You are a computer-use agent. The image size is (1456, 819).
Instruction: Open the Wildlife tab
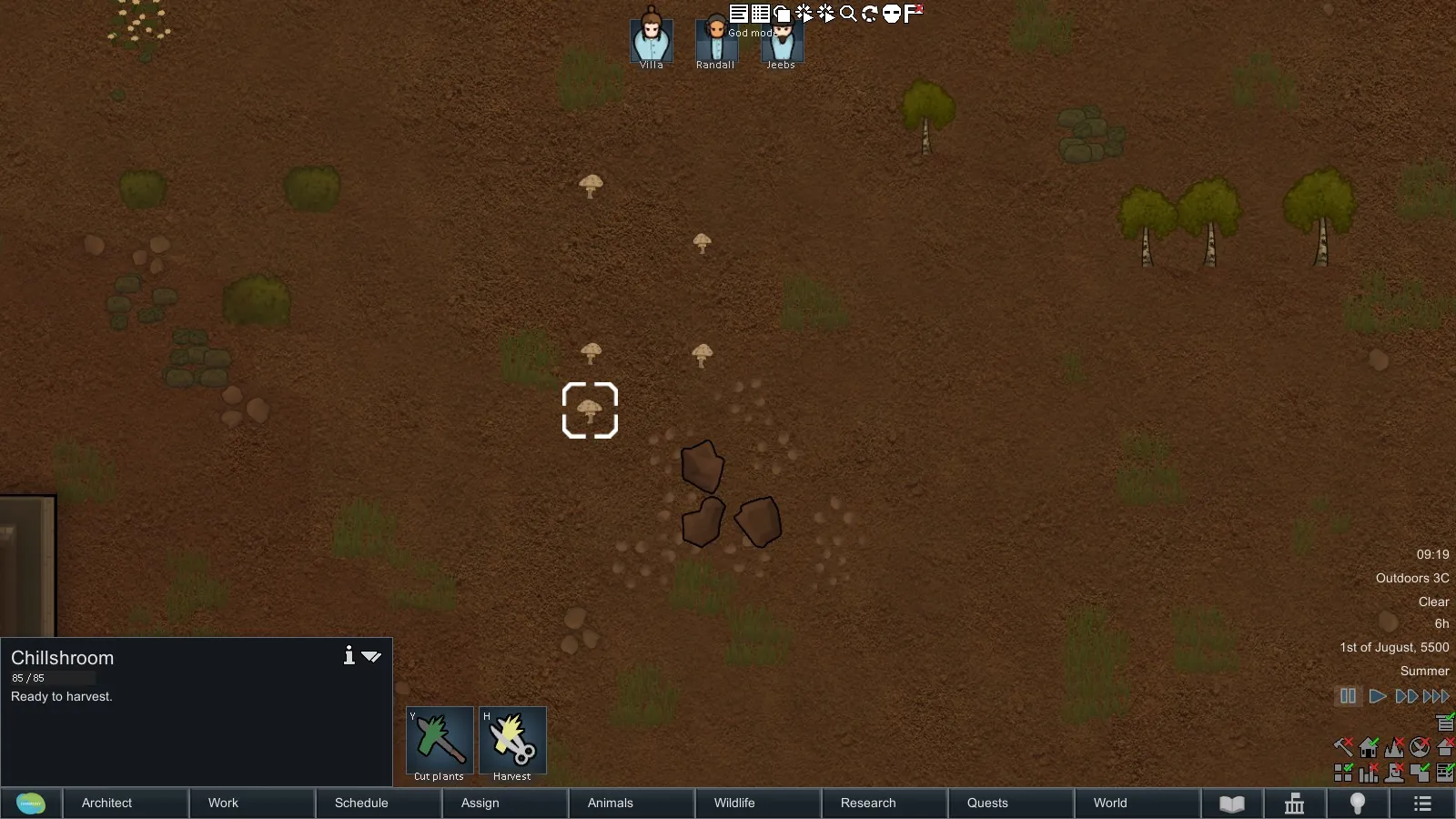tap(734, 803)
